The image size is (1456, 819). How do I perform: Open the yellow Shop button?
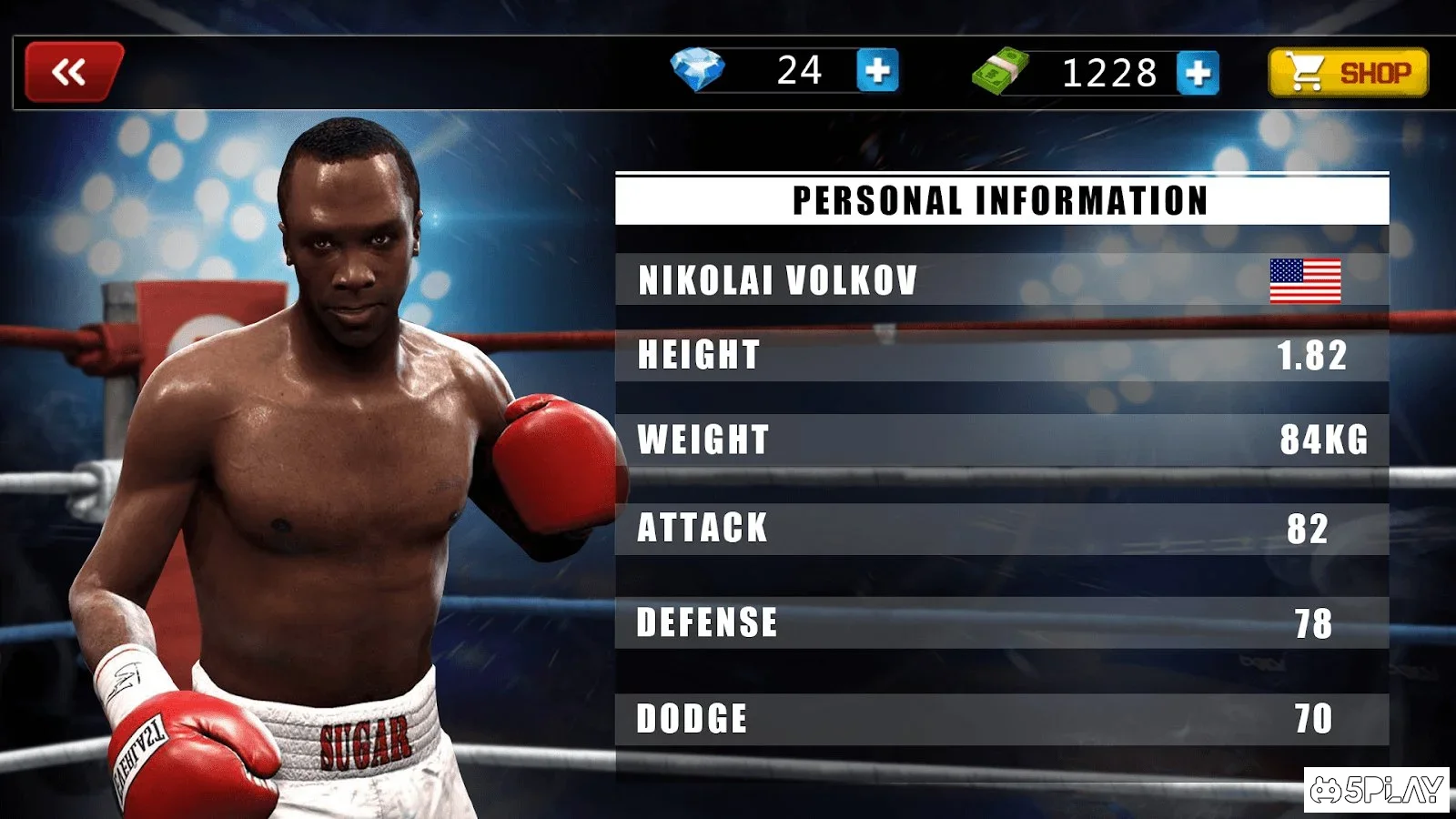[x=1348, y=73]
